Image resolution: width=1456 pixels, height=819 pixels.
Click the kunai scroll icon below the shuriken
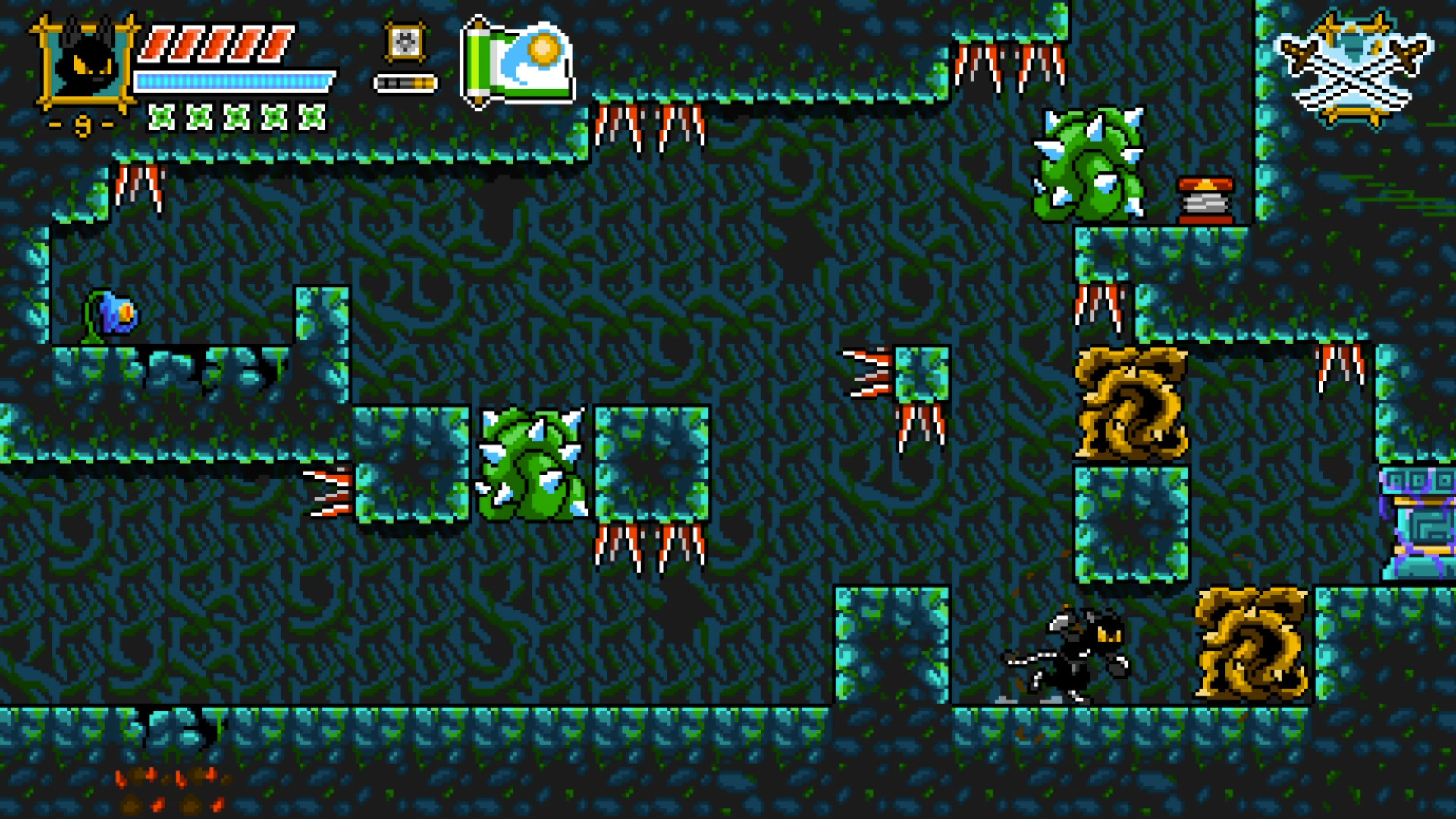point(404,80)
